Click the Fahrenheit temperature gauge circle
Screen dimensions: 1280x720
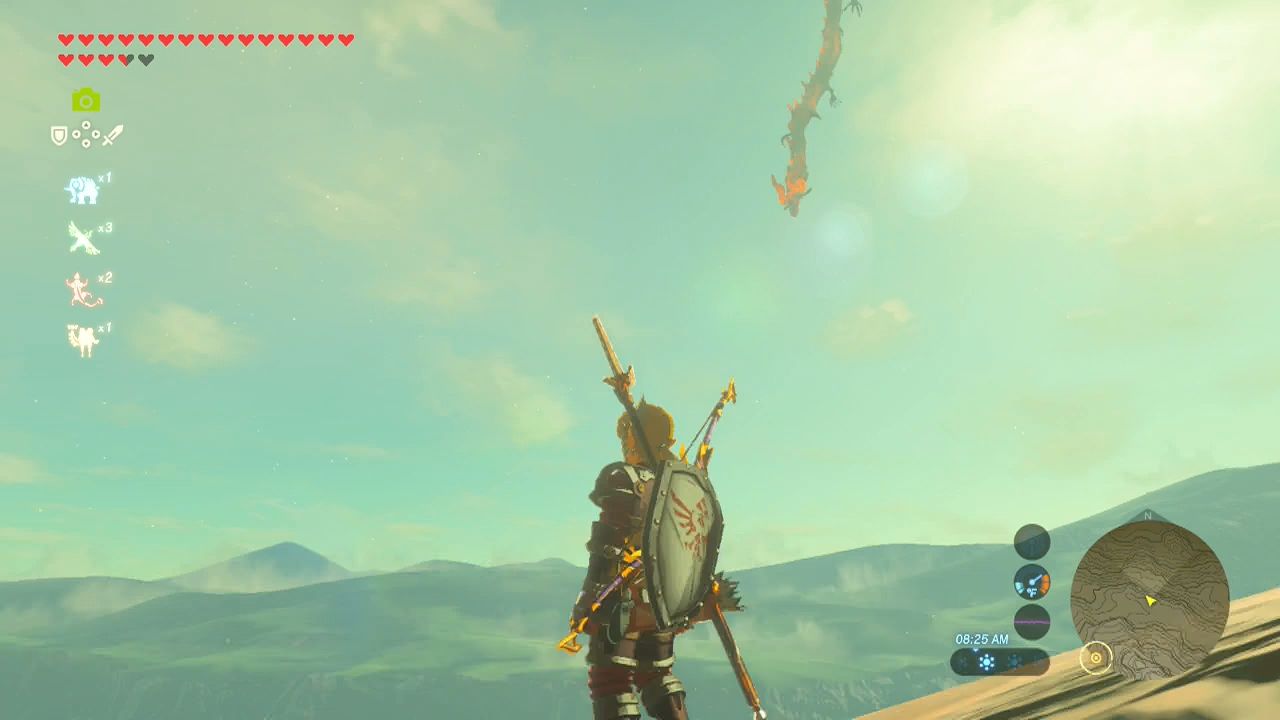point(1033,583)
